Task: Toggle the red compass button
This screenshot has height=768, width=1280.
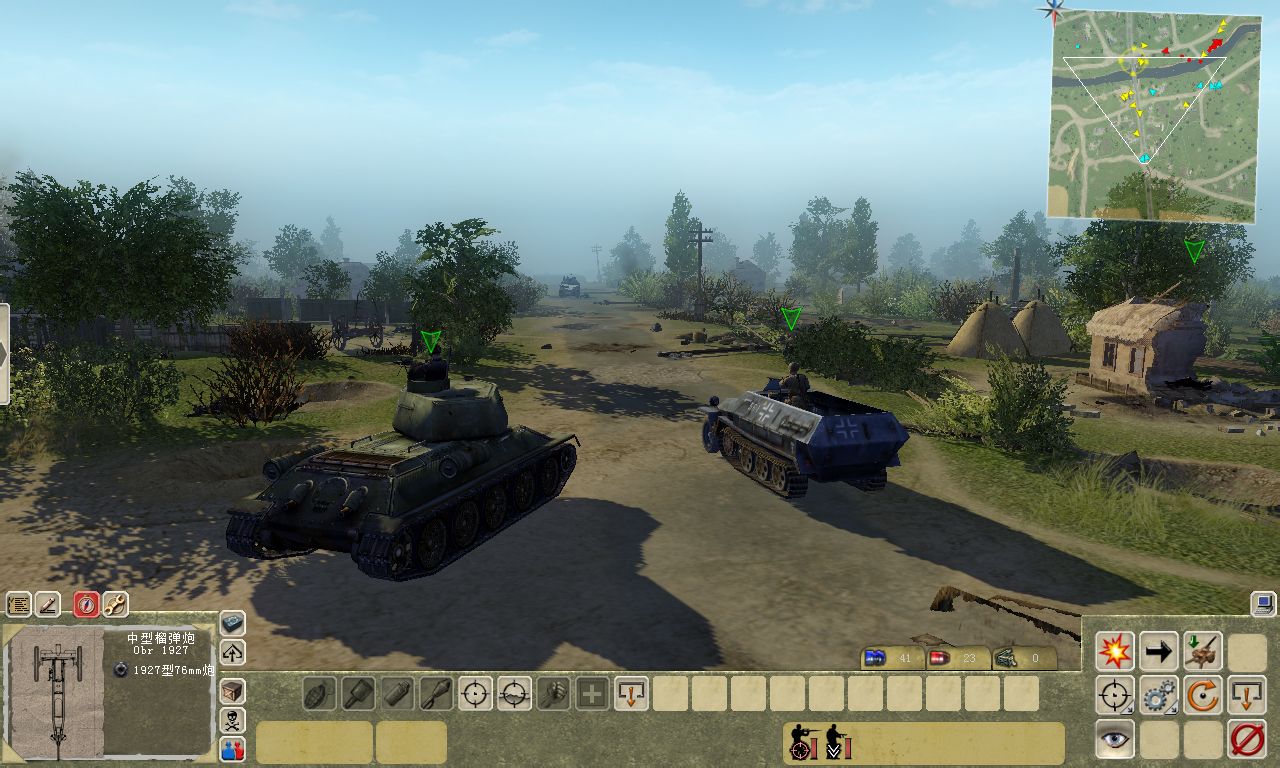Action: [87, 604]
